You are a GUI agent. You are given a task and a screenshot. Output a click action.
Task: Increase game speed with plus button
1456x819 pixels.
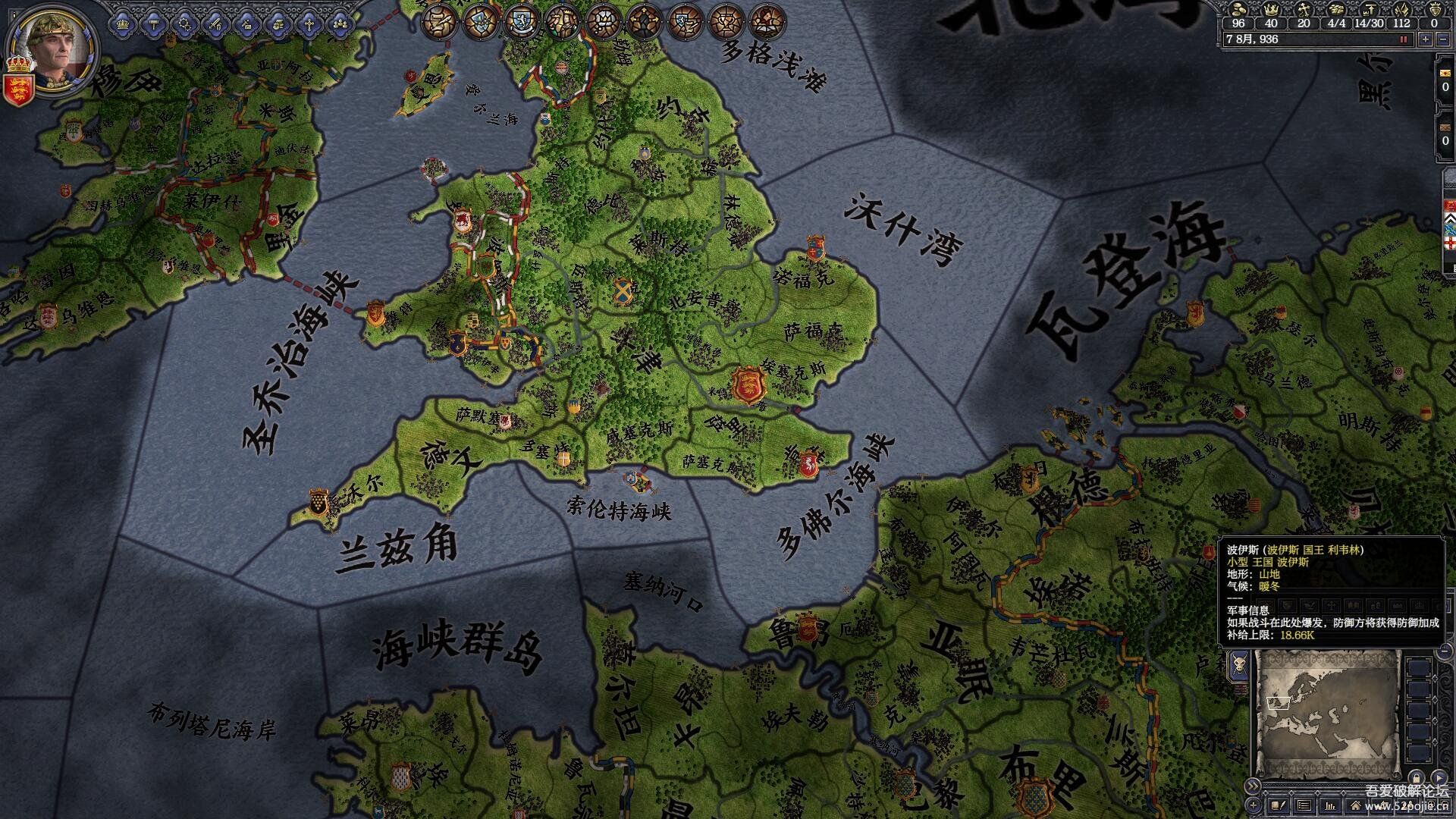click(x=1426, y=39)
